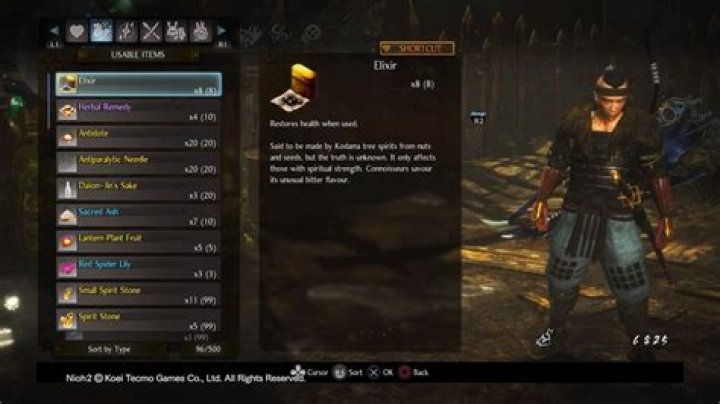This screenshot has width=720, height=404.
Task: Pick the Antiparalytic Needle item
Action: [x=138, y=163]
